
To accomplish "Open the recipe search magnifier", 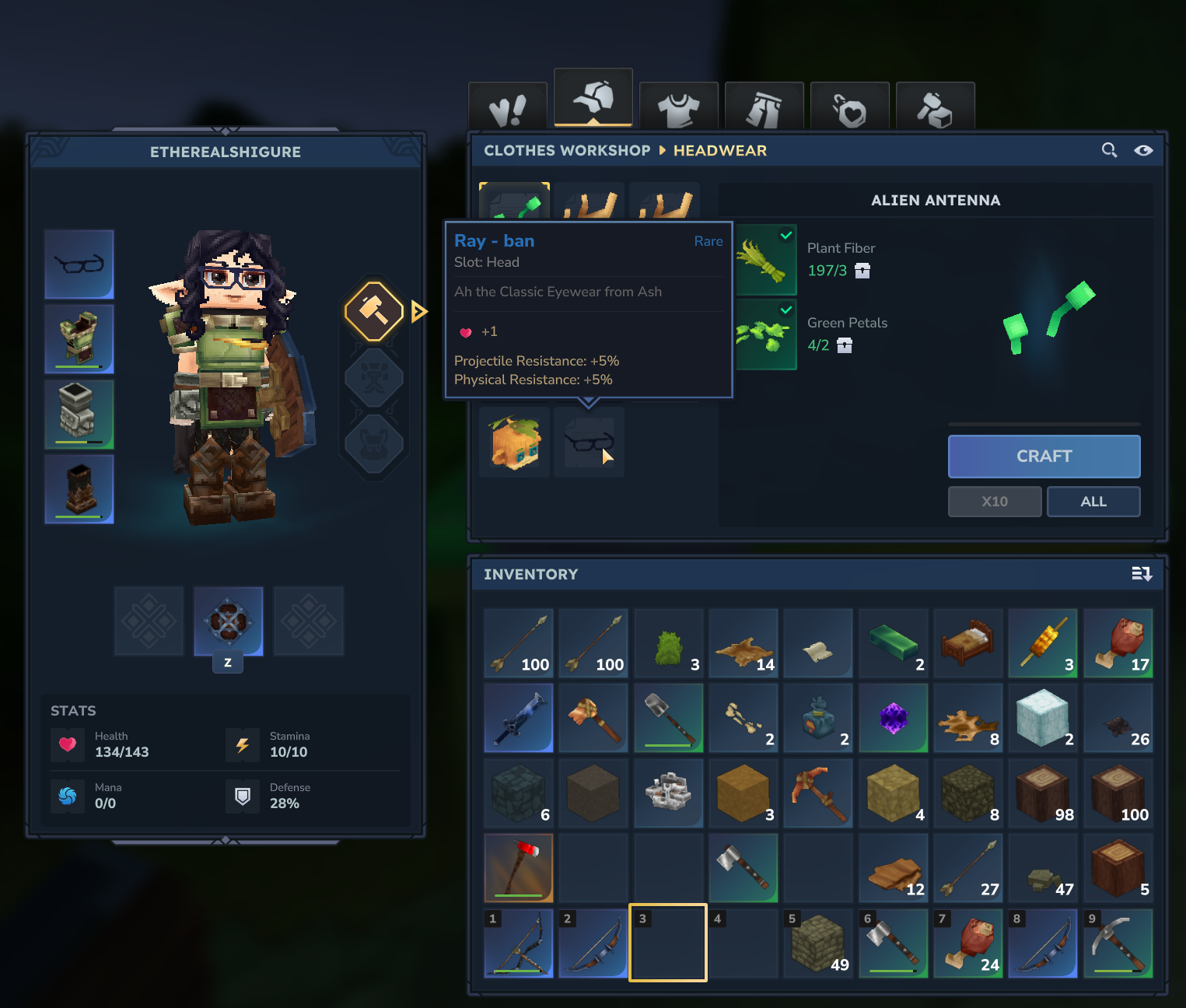I will click(1109, 150).
